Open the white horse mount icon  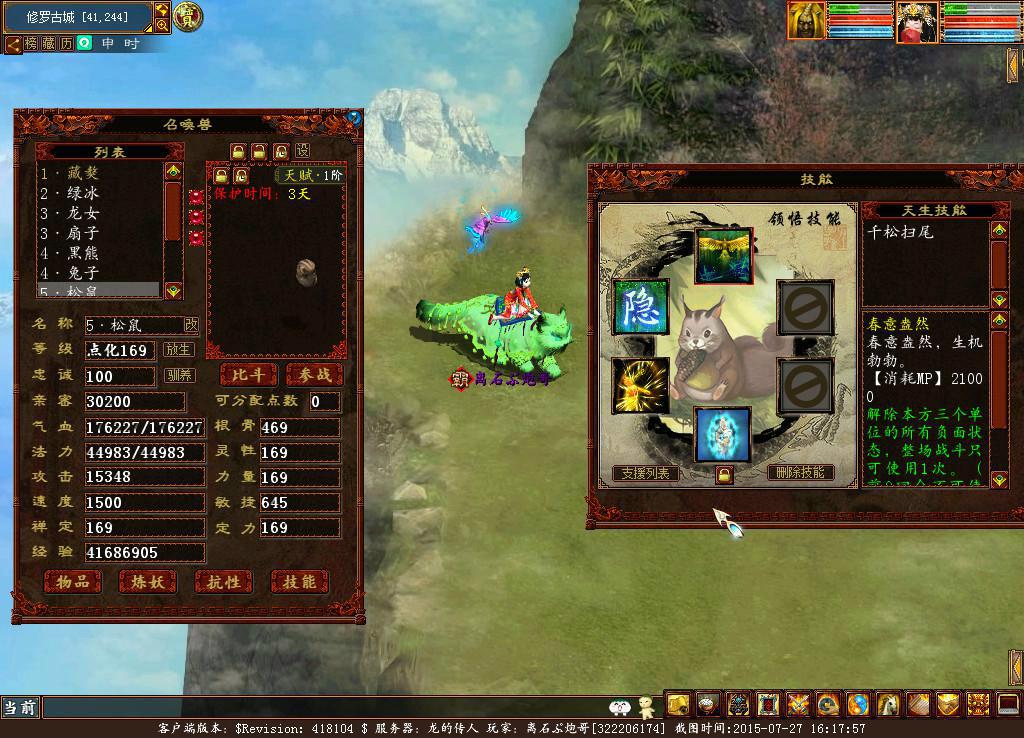(x=889, y=704)
